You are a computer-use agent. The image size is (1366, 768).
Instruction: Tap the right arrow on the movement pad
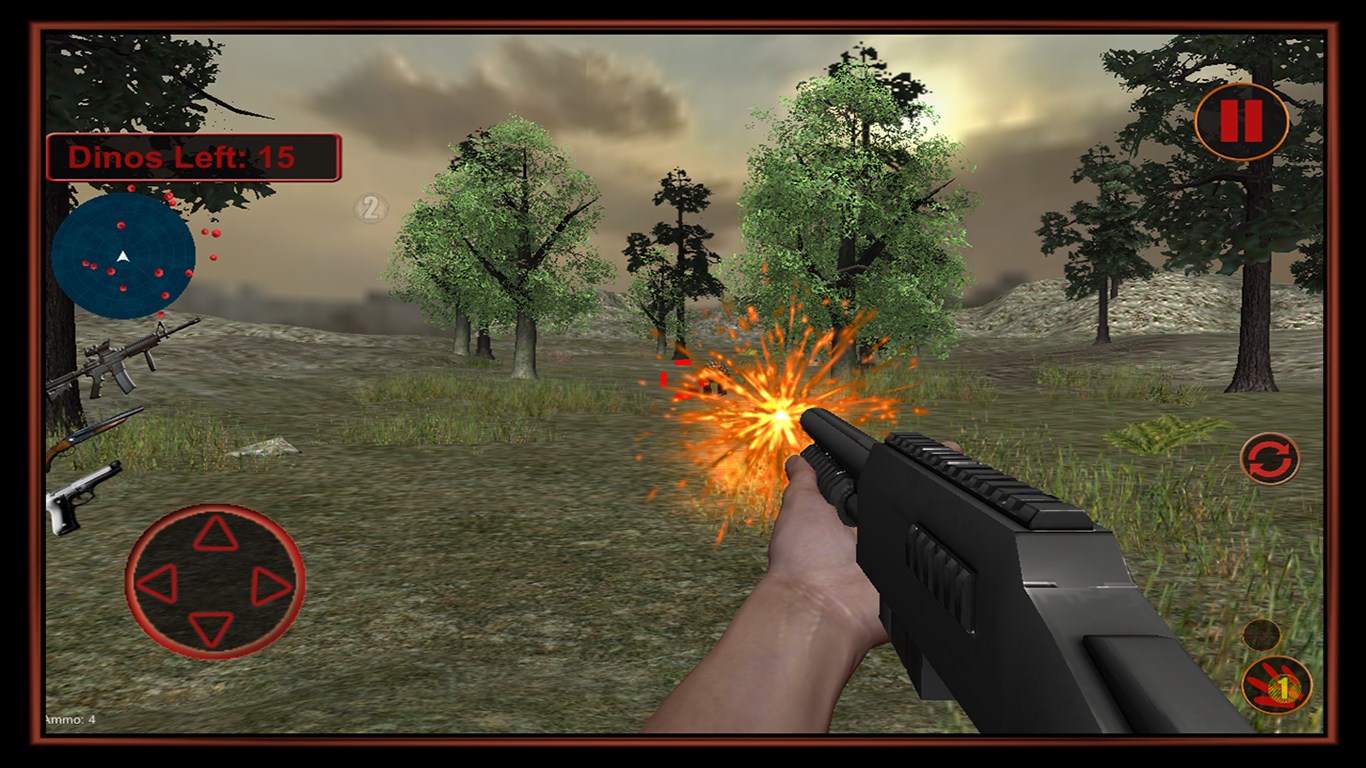270,586
